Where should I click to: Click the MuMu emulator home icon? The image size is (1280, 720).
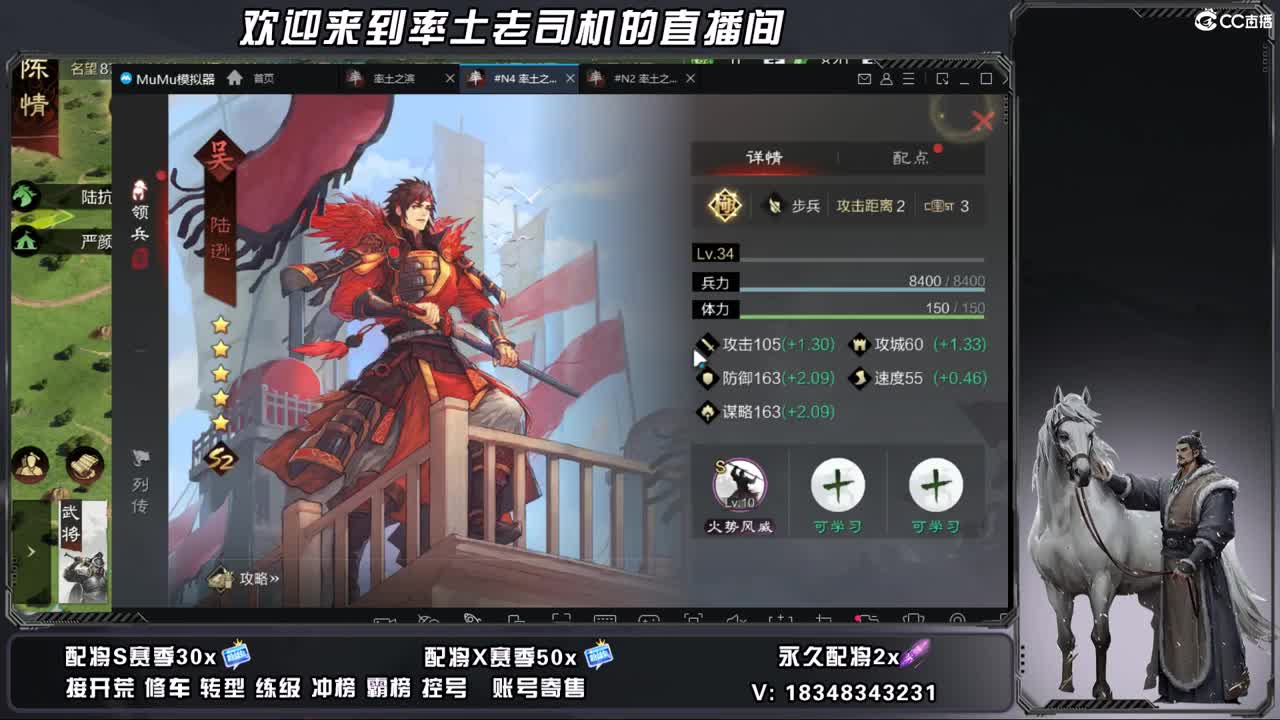tap(235, 77)
